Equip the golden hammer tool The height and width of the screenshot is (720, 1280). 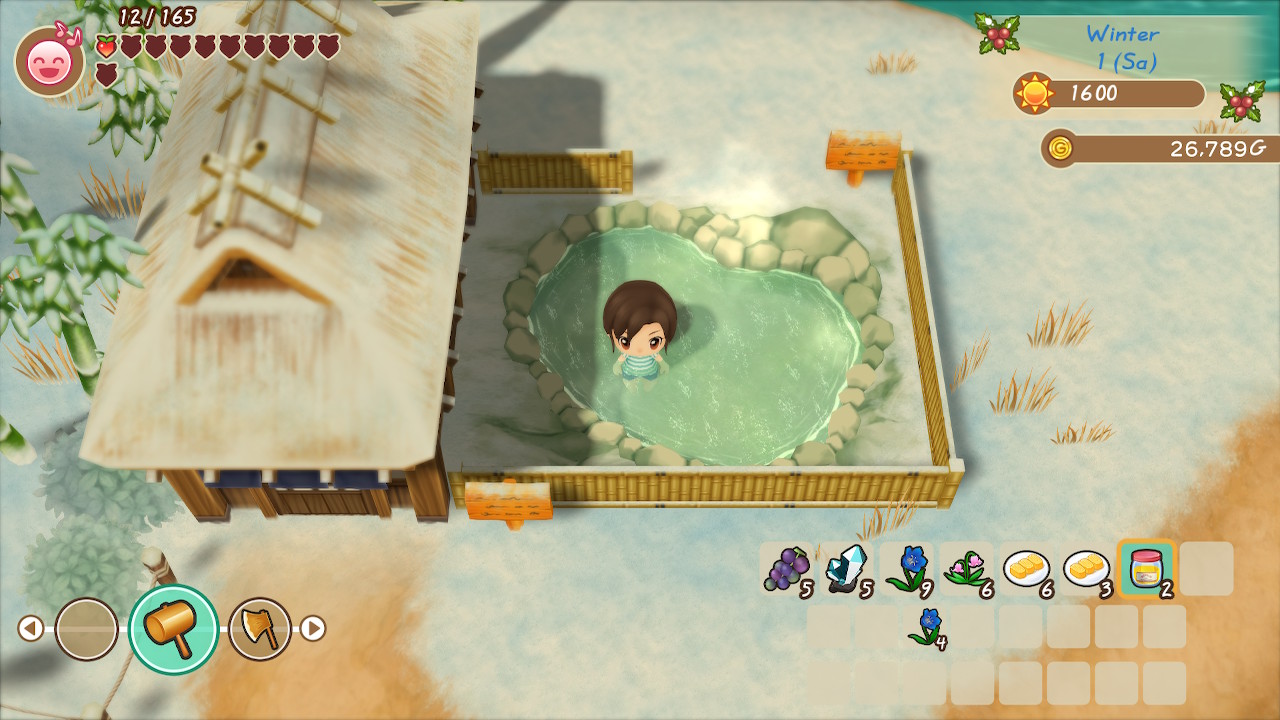tap(173, 629)
